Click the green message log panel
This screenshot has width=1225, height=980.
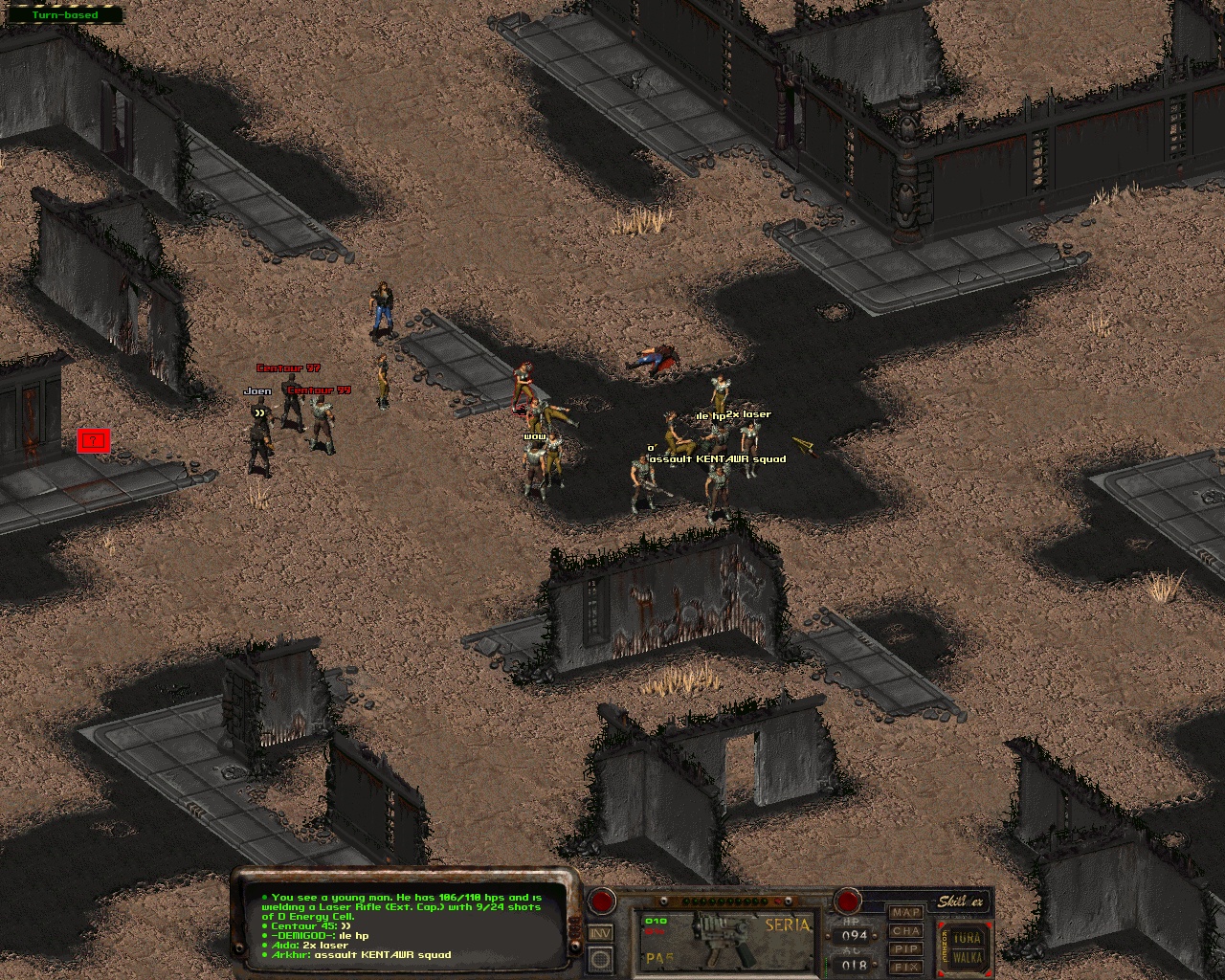pyautogui.click(x=402, y=925)
